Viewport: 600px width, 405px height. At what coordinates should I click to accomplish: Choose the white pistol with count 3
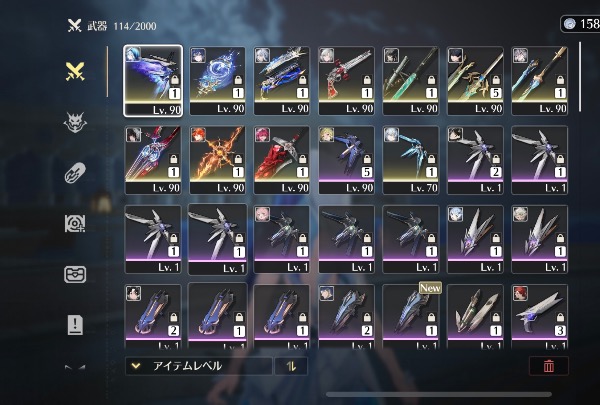point(540,316)
